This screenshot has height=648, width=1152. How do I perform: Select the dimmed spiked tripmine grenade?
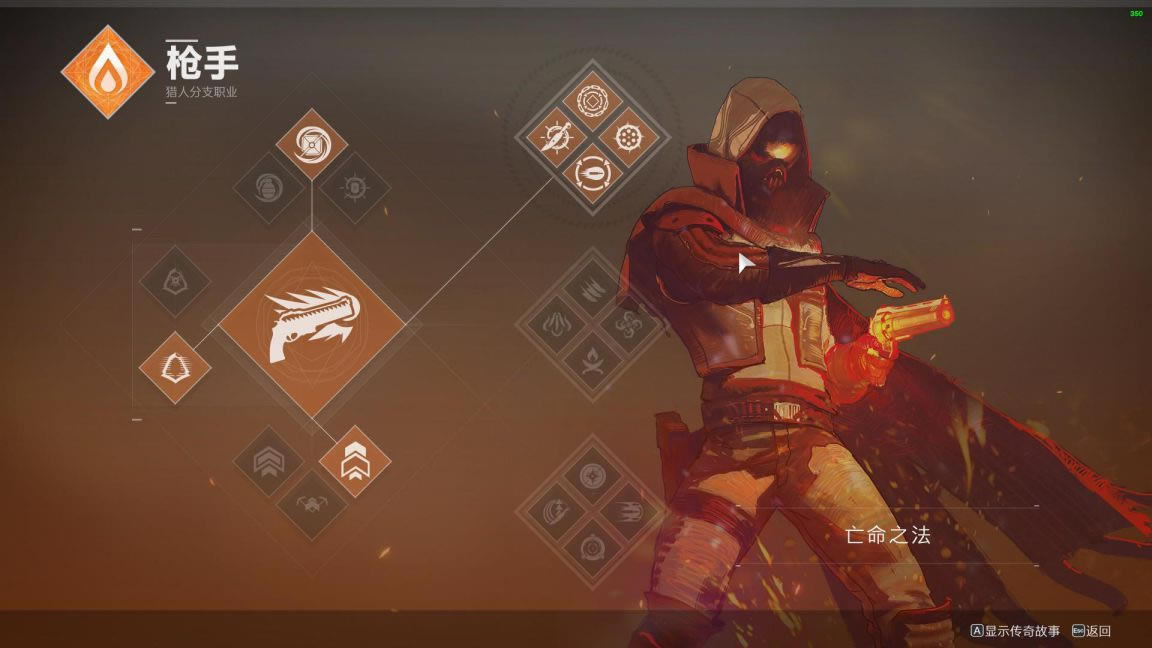pos(354,187)
